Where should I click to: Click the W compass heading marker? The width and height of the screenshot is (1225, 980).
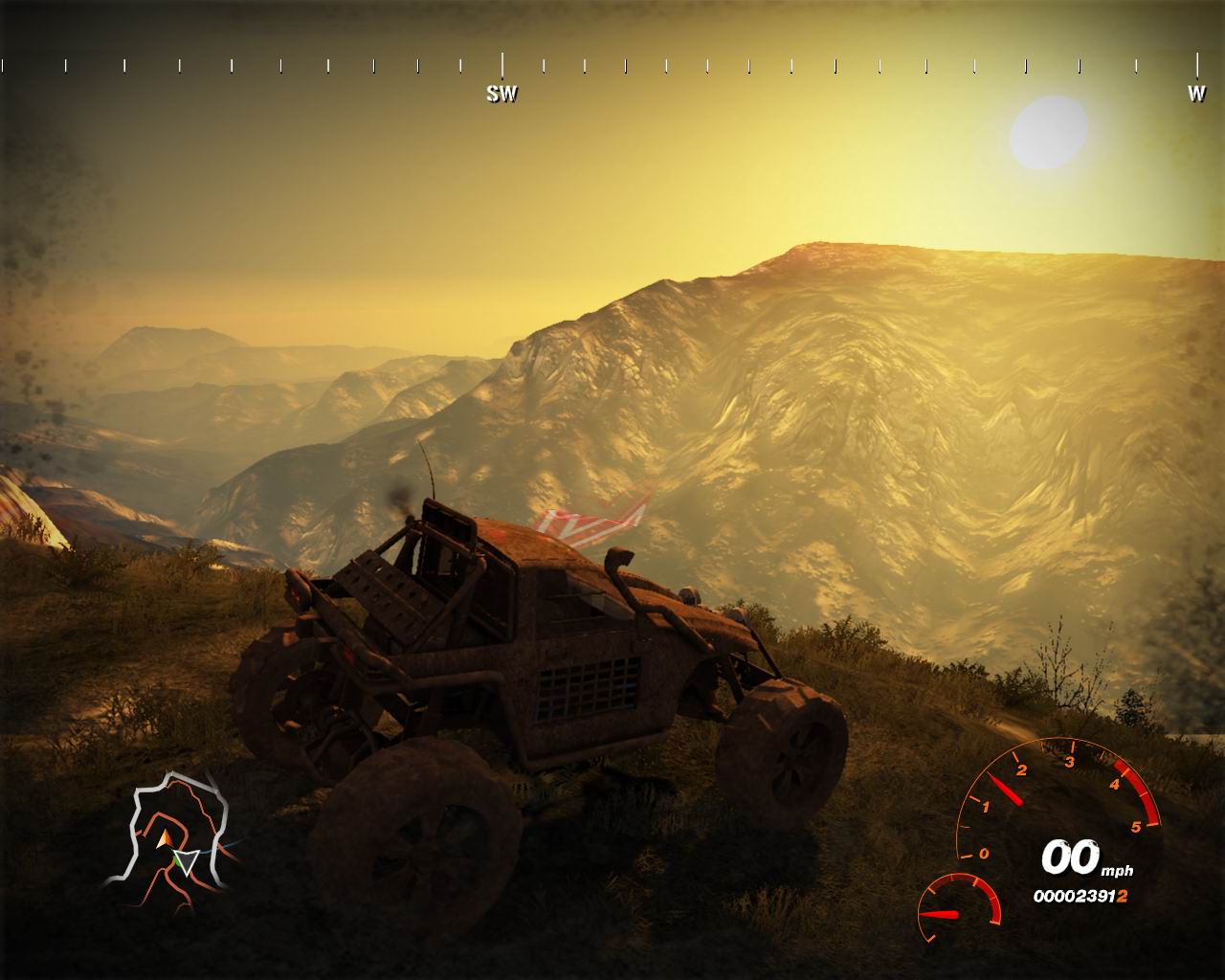point(1196,93)
